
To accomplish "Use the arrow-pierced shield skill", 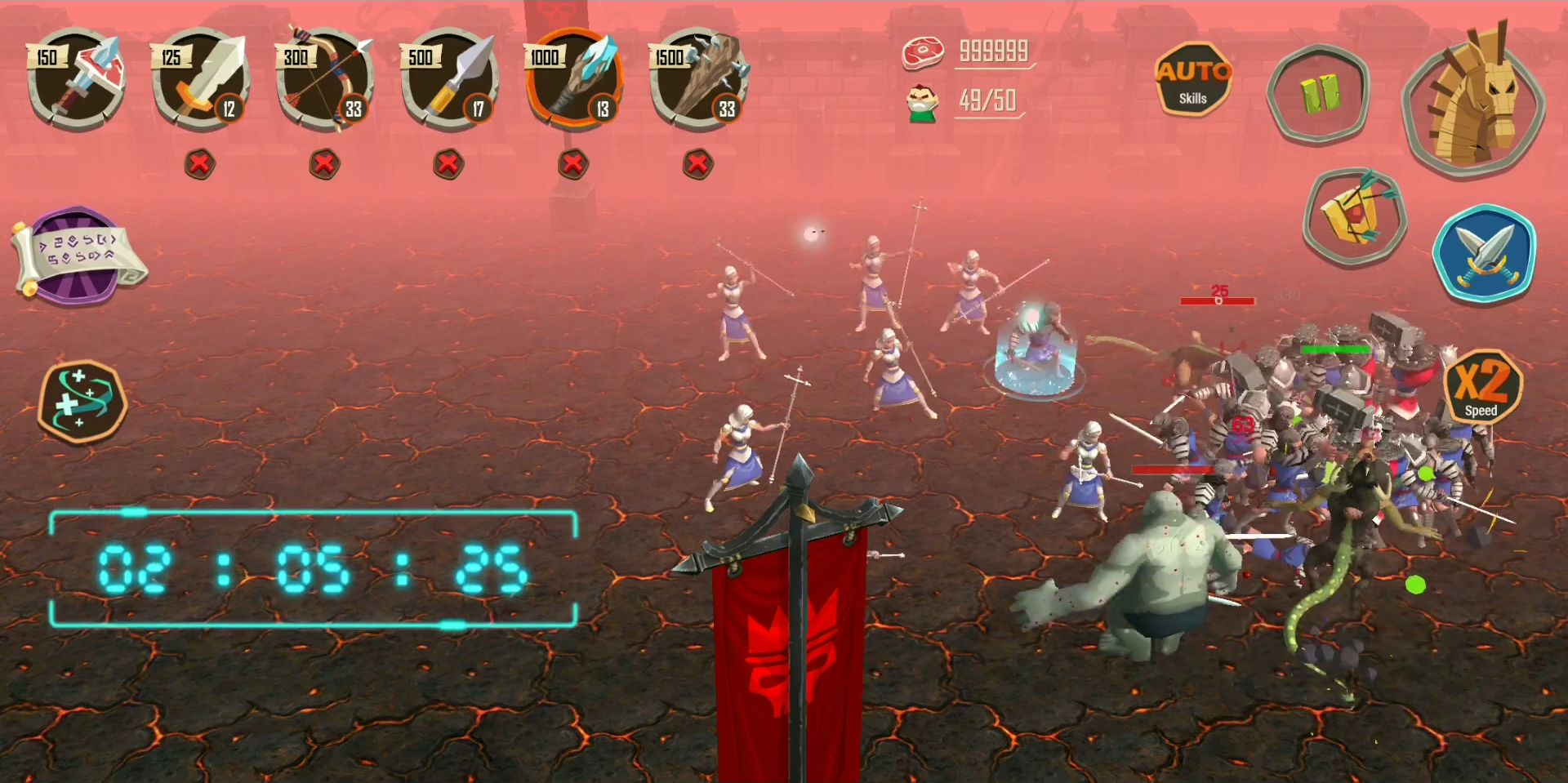I will point(1354,217).
